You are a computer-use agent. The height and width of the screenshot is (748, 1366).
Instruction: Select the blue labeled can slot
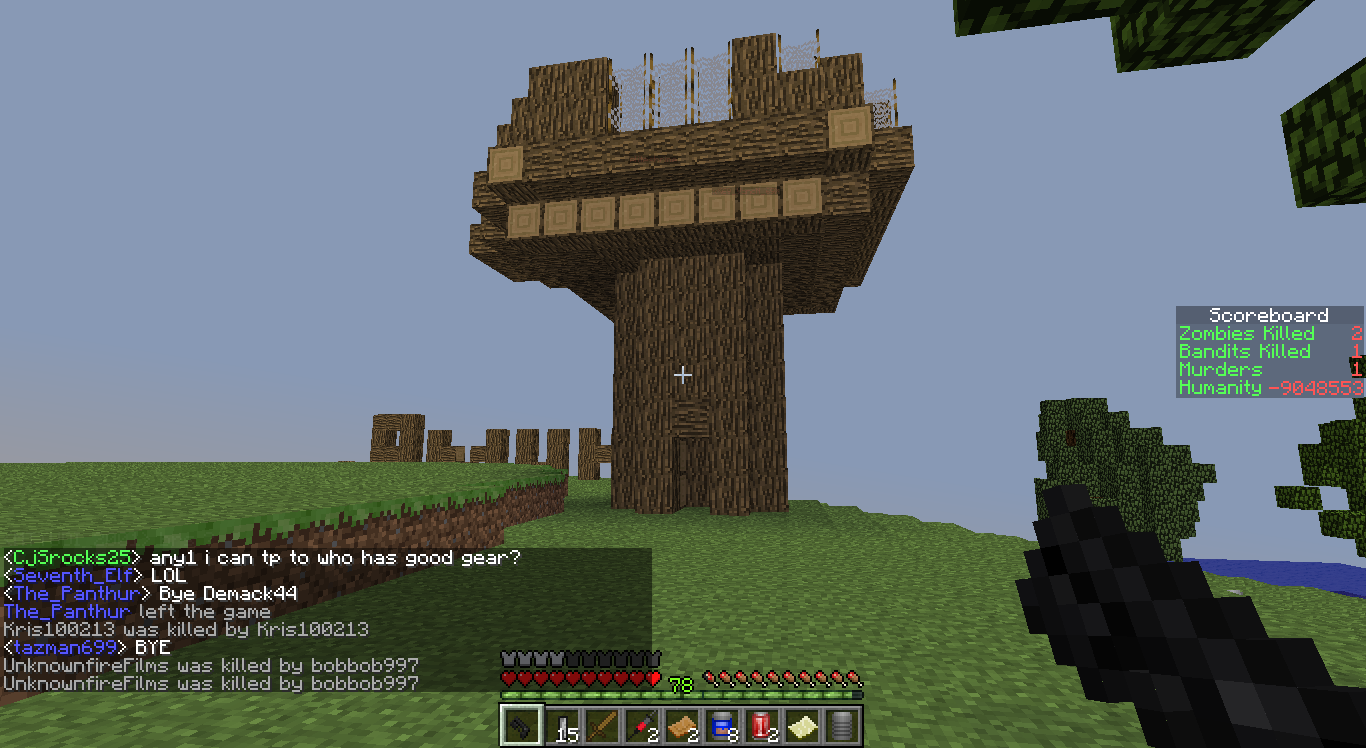click(721, 726)
